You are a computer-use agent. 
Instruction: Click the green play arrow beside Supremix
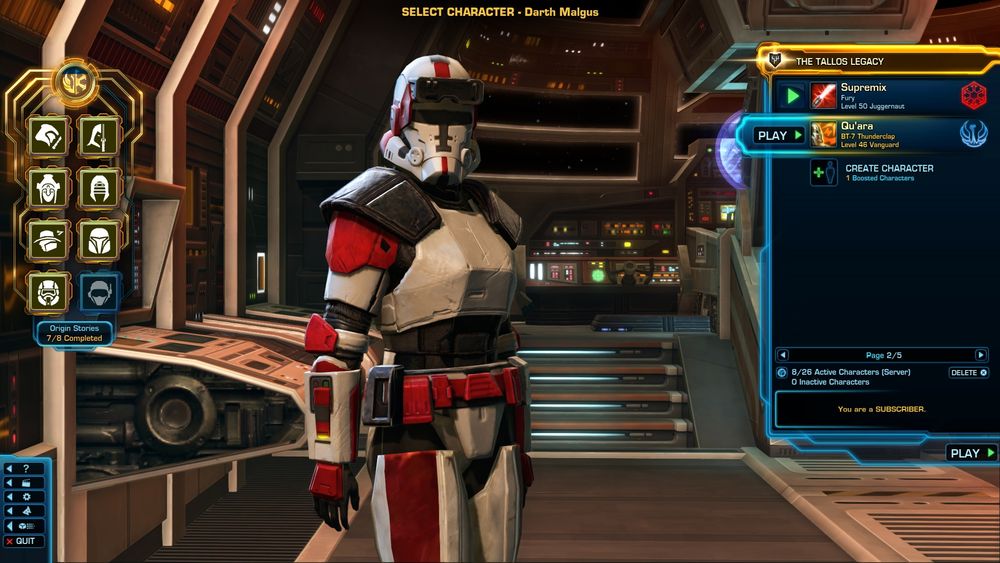coord(792,96)
